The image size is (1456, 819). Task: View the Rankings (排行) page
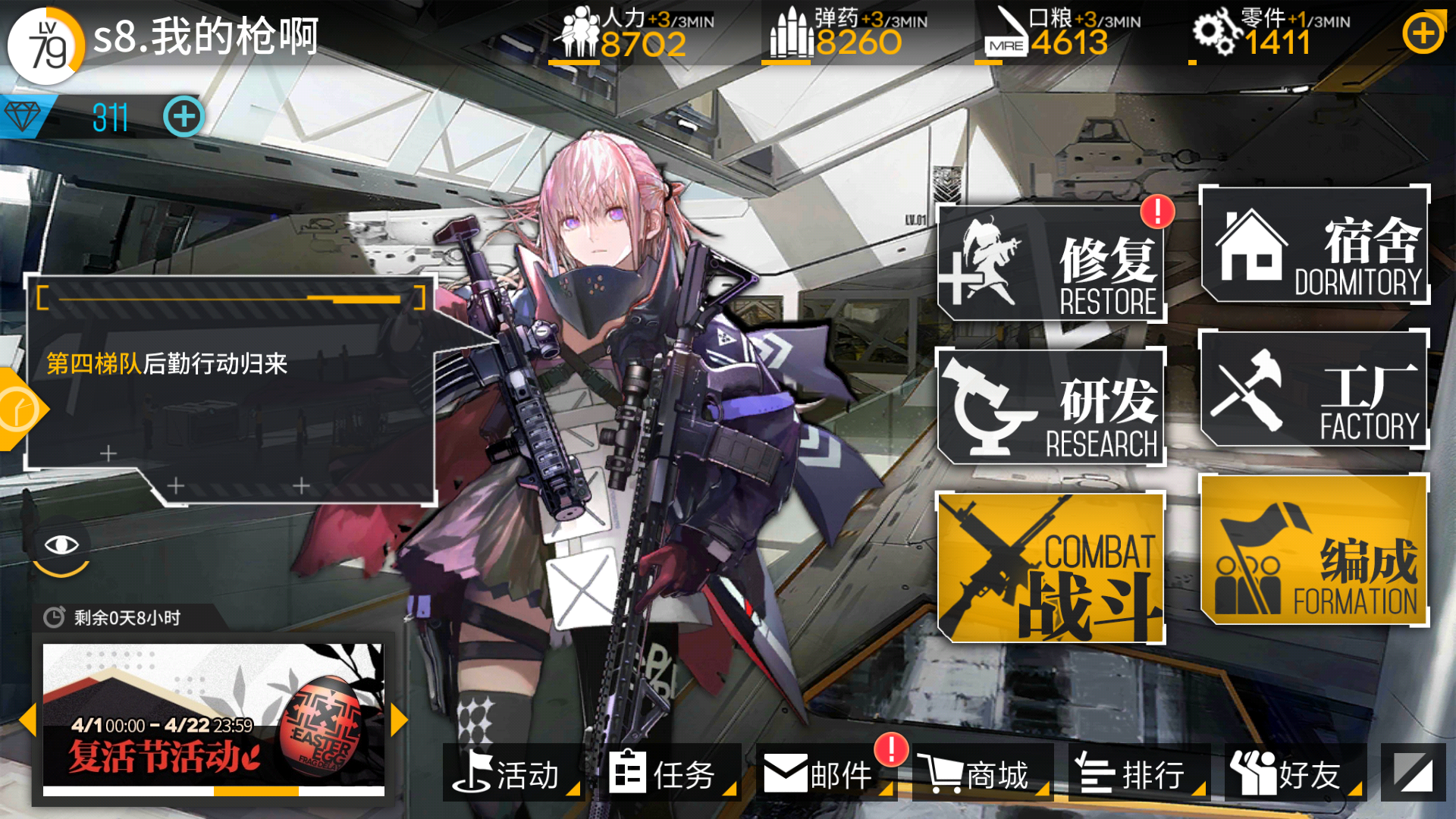click(1137, 774)
